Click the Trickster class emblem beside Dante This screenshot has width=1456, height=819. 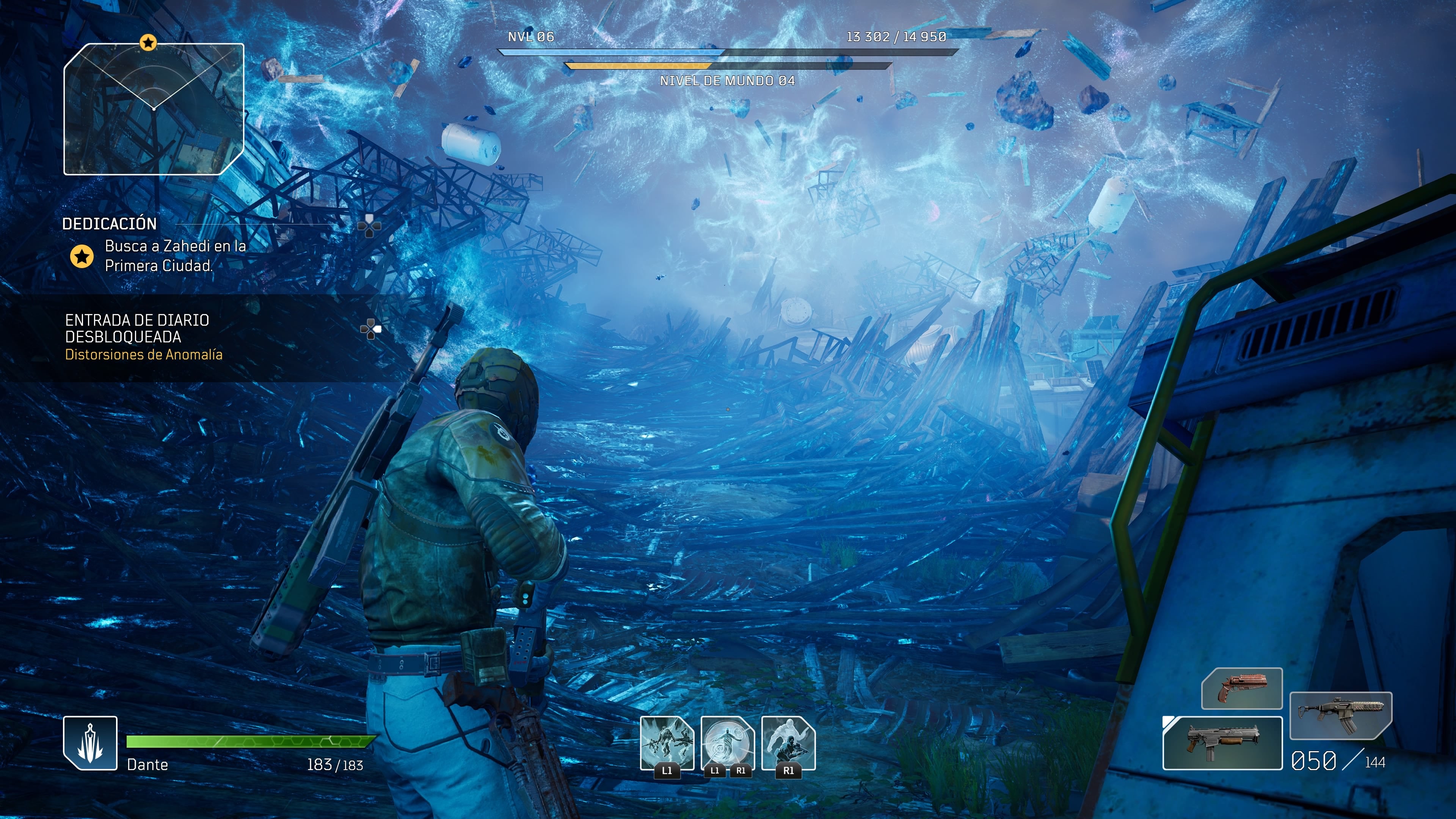91,743
